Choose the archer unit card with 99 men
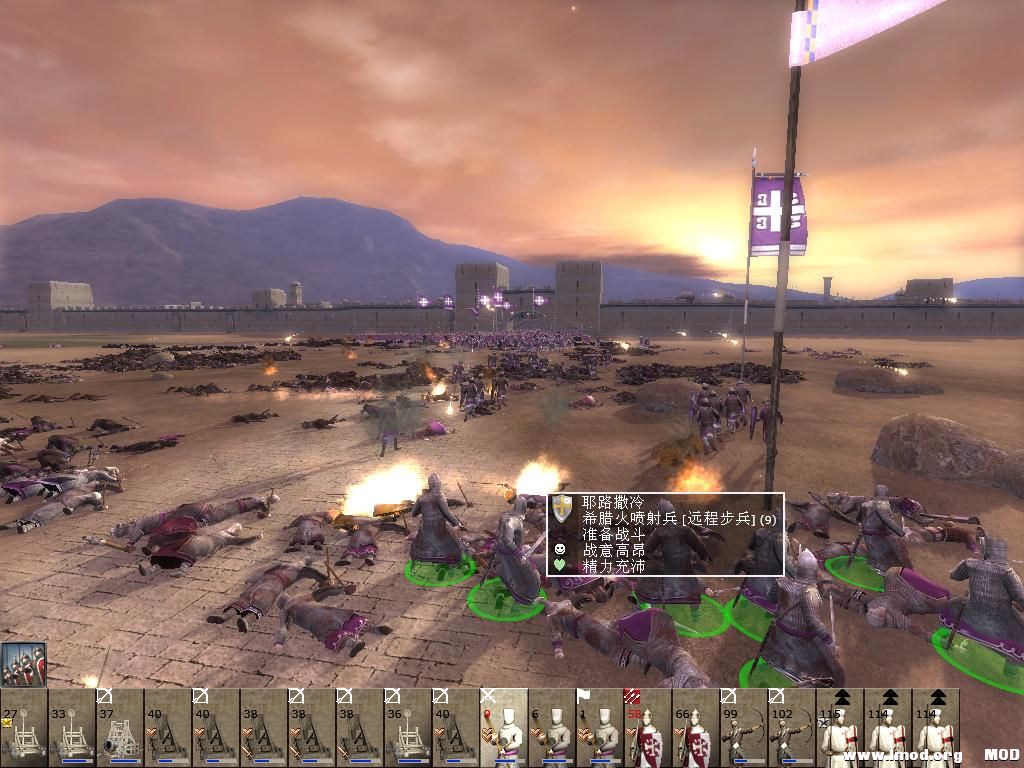 pos(744,728)
